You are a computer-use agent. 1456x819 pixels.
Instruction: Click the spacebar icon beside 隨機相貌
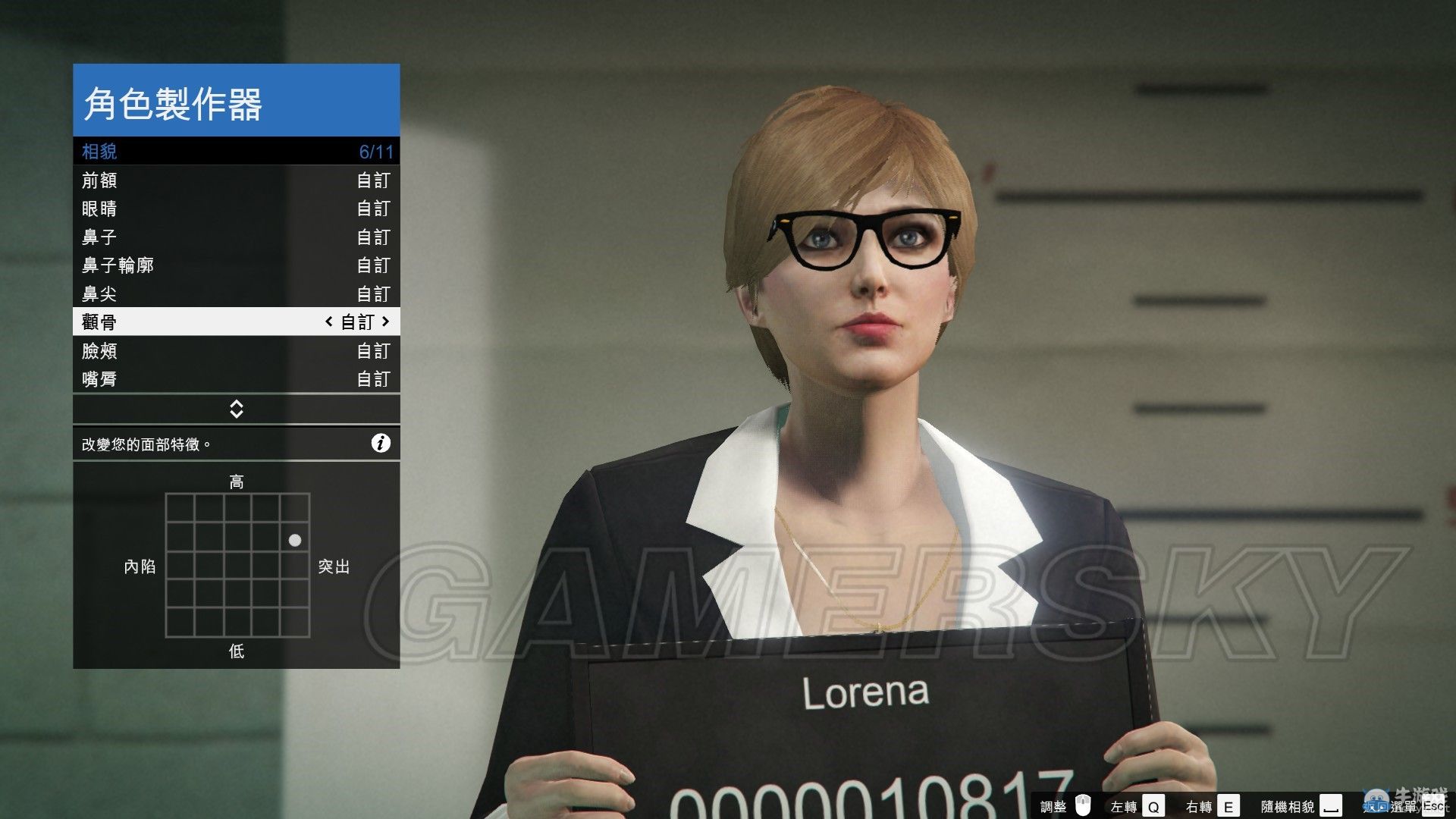[x=1329, y=805]
